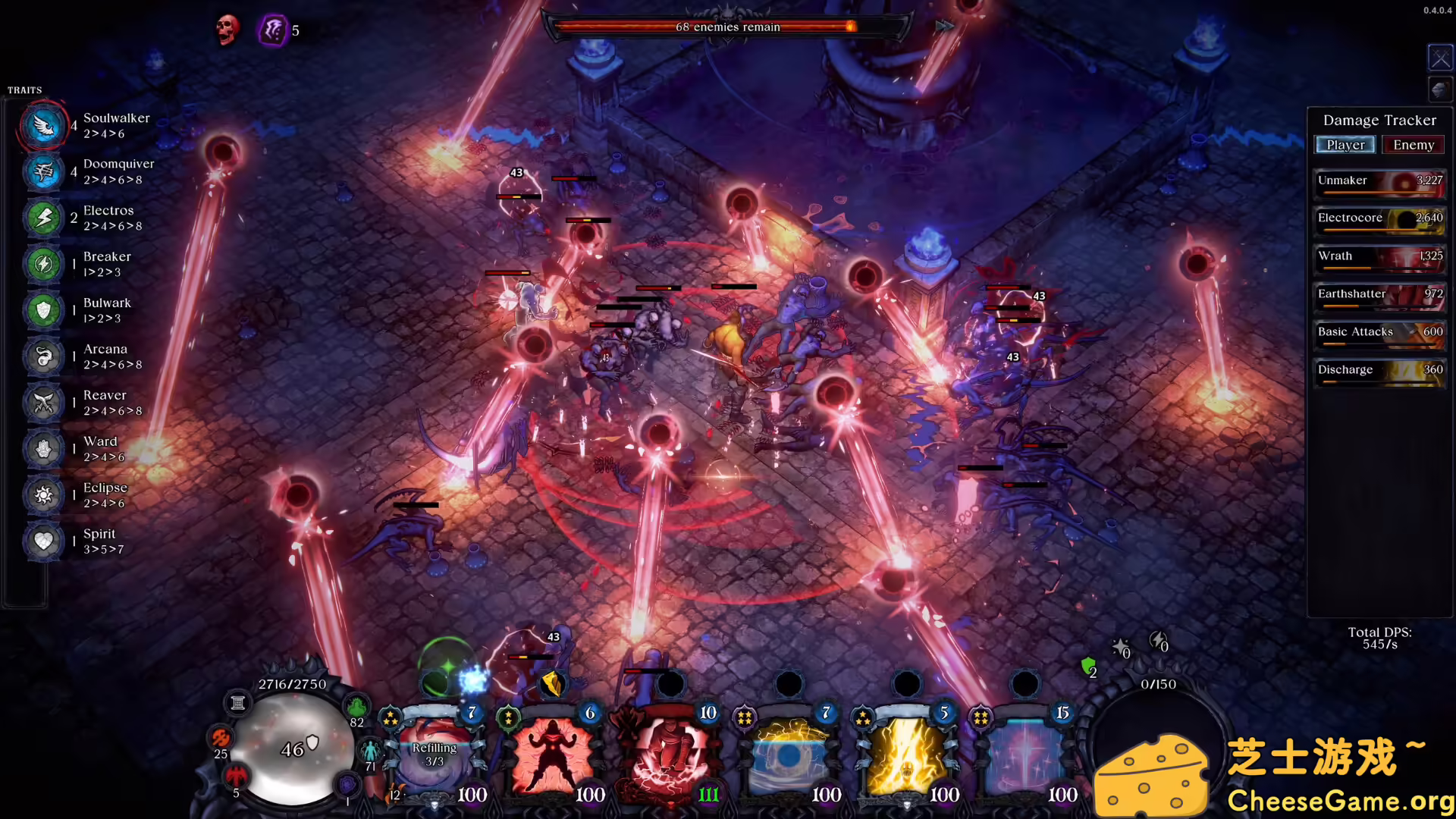
Task: Click the fast-forward arrows beside the enemy counter
Action: pos(944,26)
